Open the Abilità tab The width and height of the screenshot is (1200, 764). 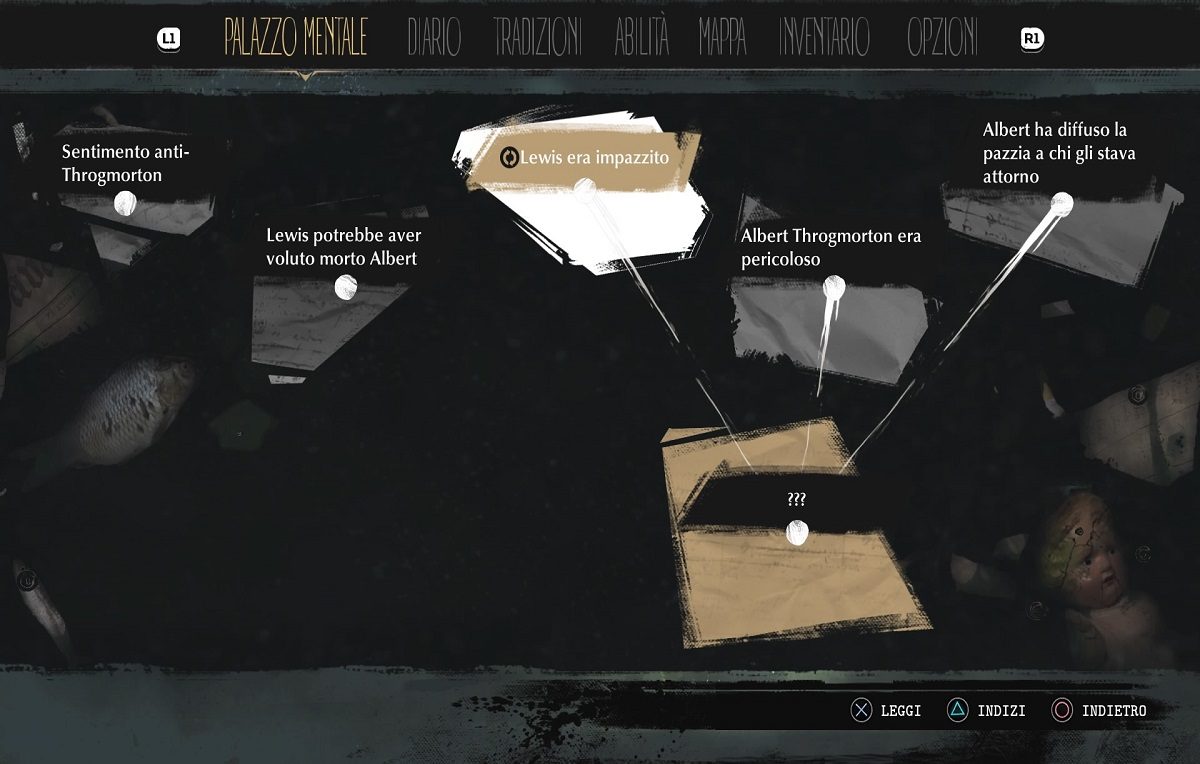point(641,38)
